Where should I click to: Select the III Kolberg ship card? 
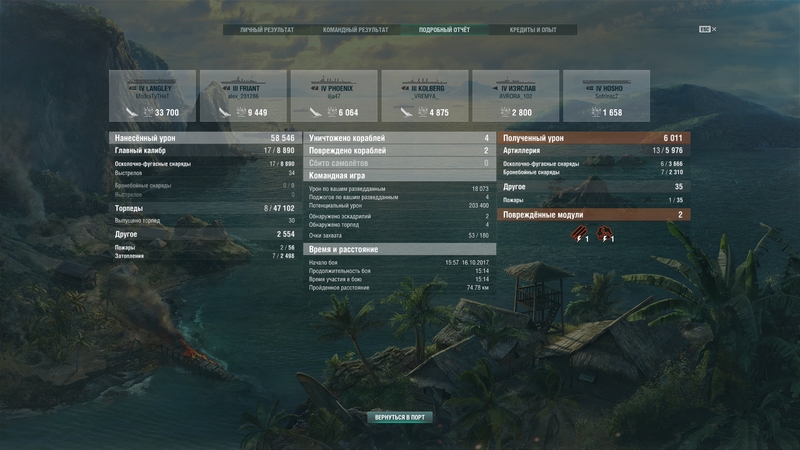425,97
